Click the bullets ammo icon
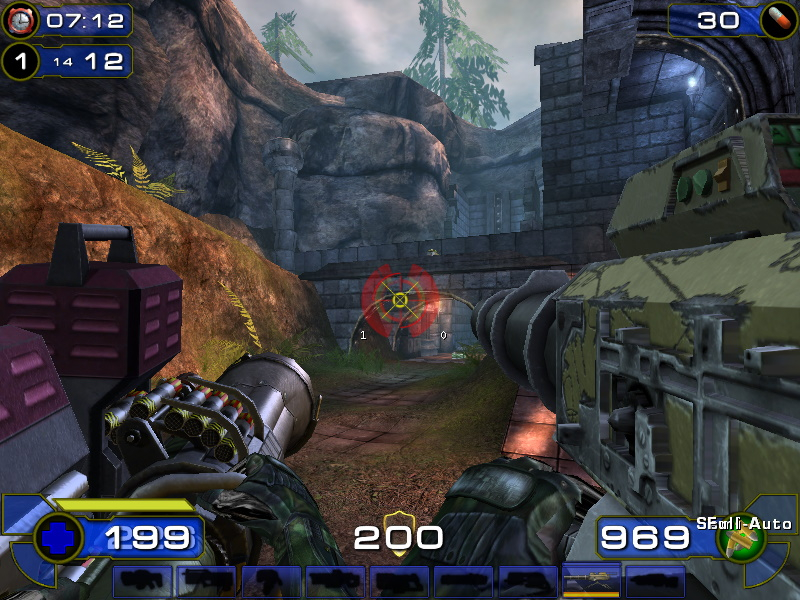This screenshot has height=600, width=800. (x=742, y=539)
